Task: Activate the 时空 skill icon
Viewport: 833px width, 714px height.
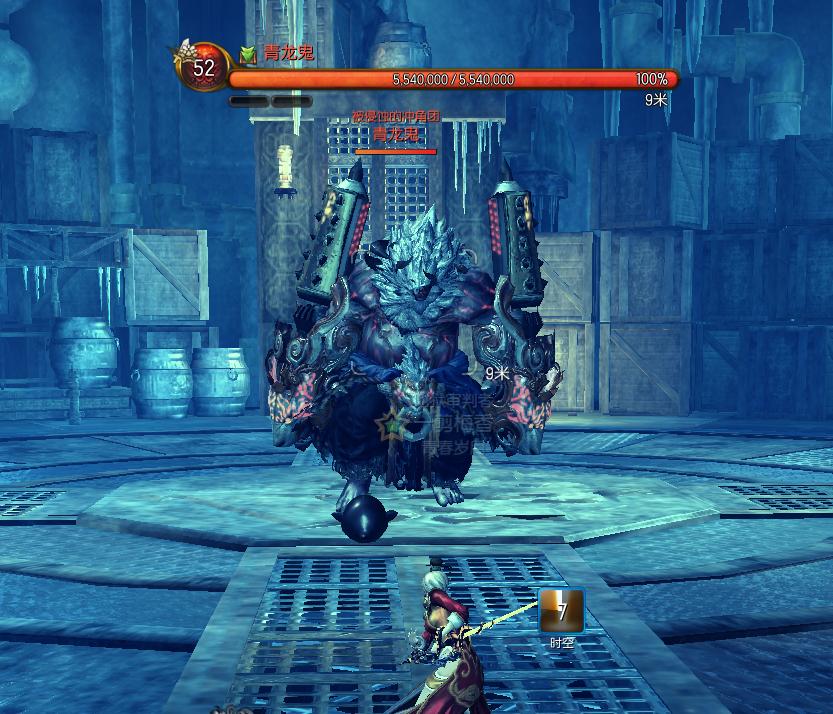Action: click(x=561, y=611)
